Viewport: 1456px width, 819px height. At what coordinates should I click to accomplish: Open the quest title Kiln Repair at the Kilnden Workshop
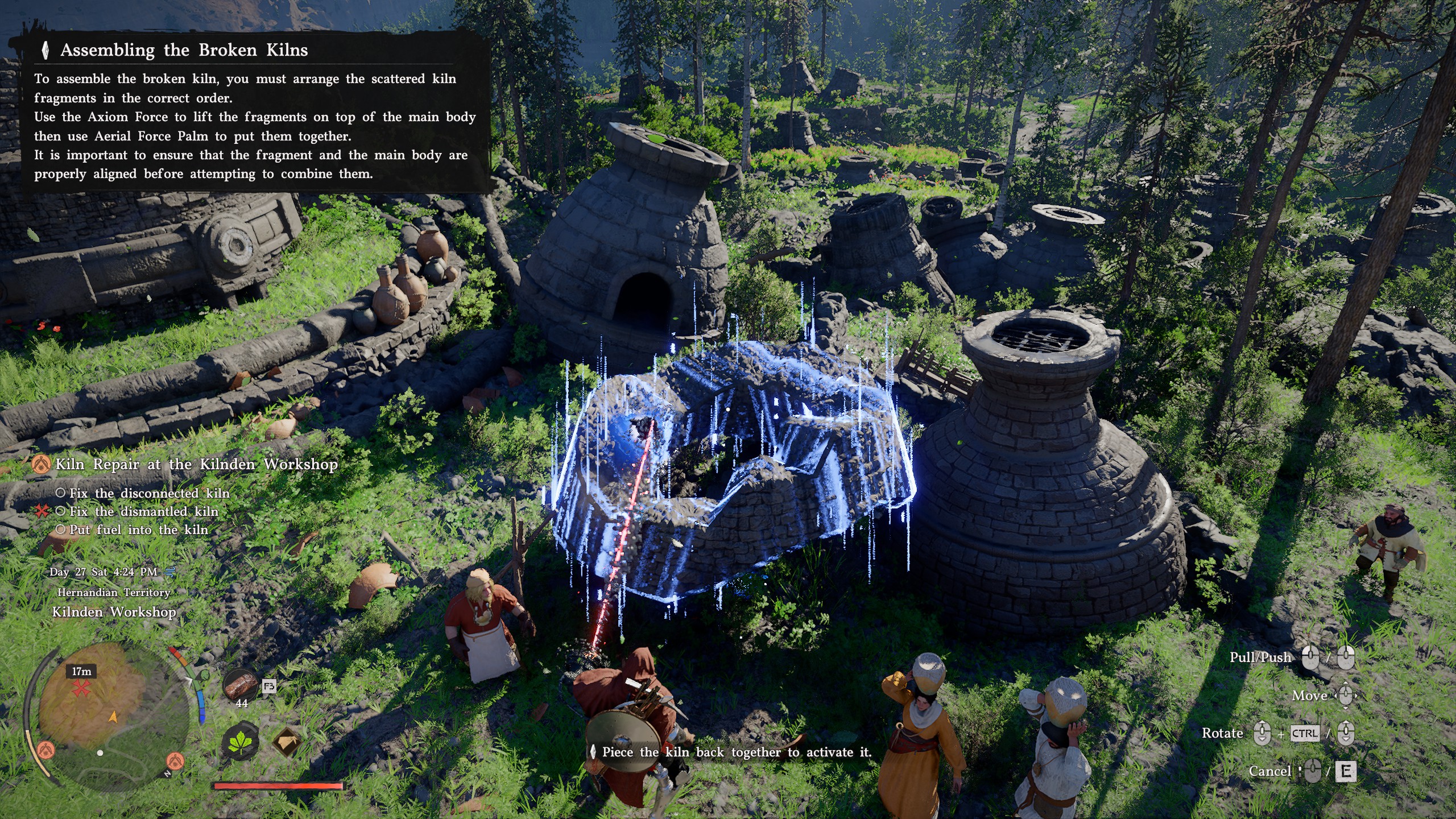coord(196,465)
